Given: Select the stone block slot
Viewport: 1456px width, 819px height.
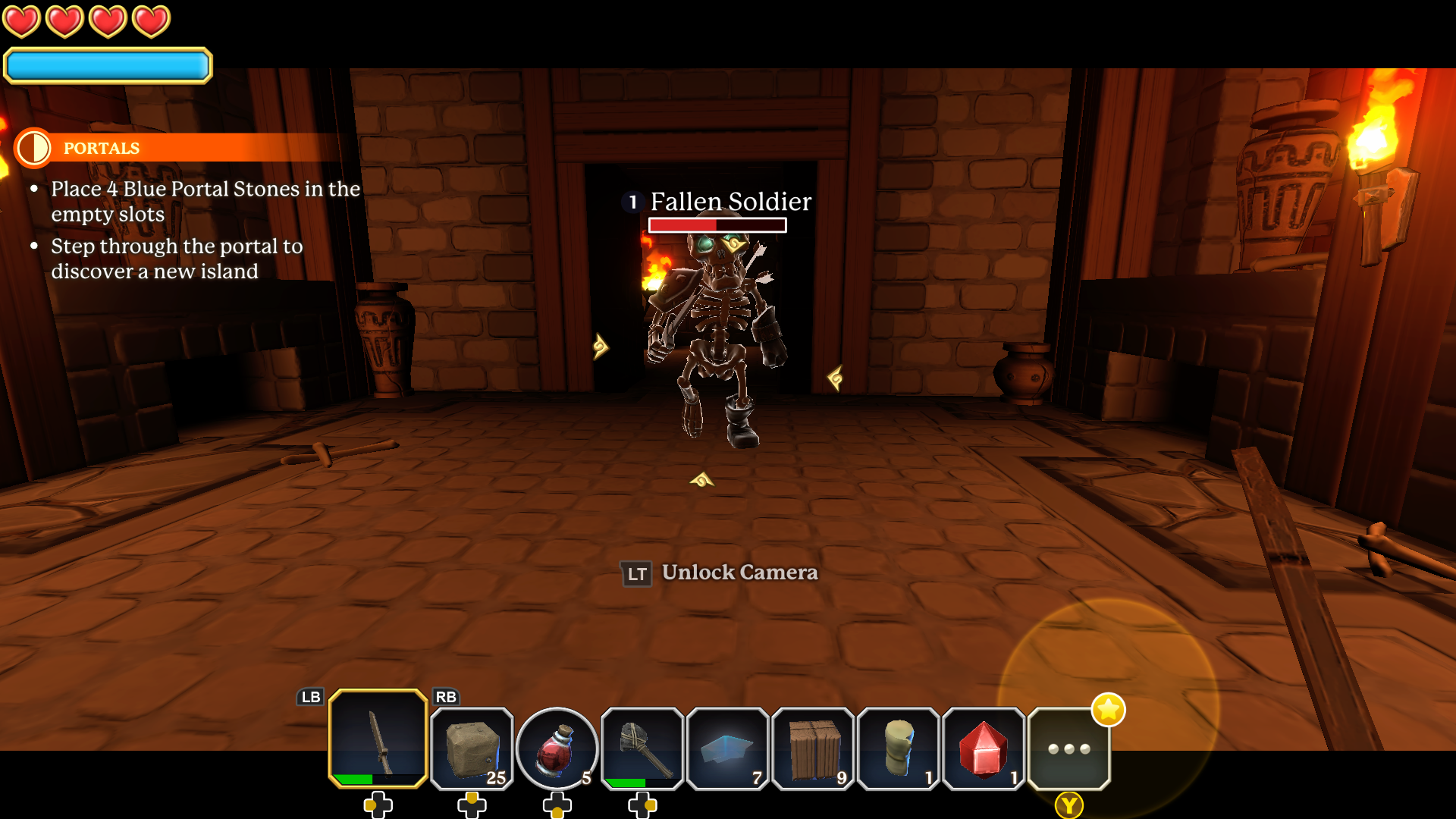Looking at the screenshot, I should click(472, 748).
